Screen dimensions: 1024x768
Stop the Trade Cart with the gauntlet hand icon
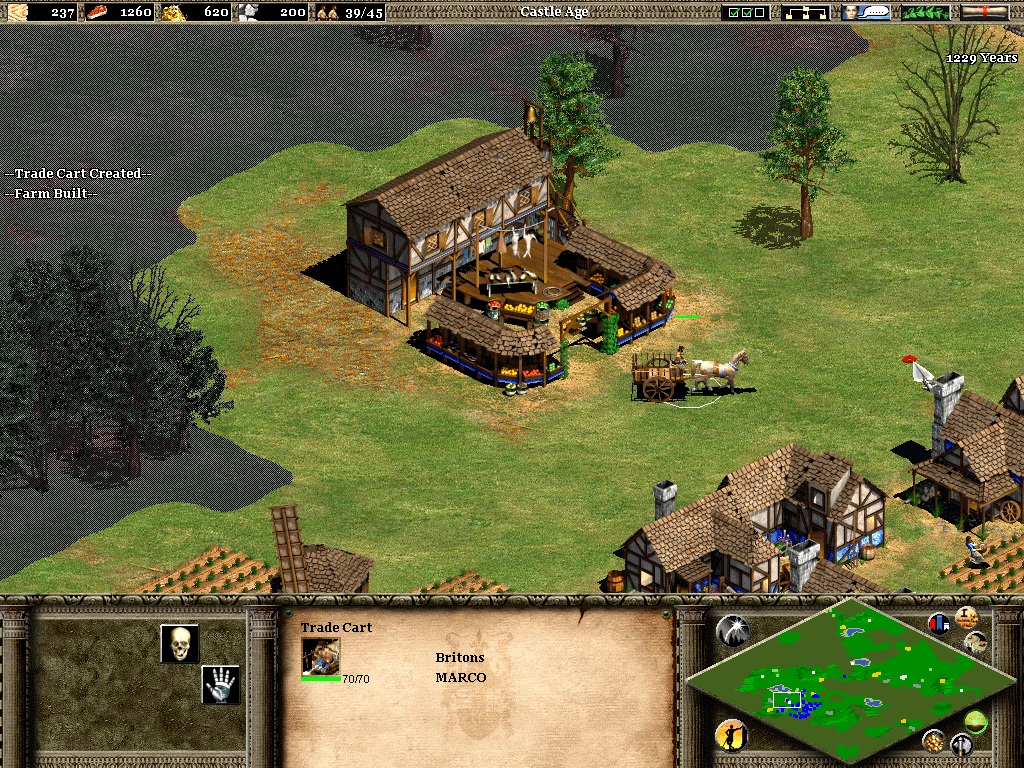tap(220, 684)
